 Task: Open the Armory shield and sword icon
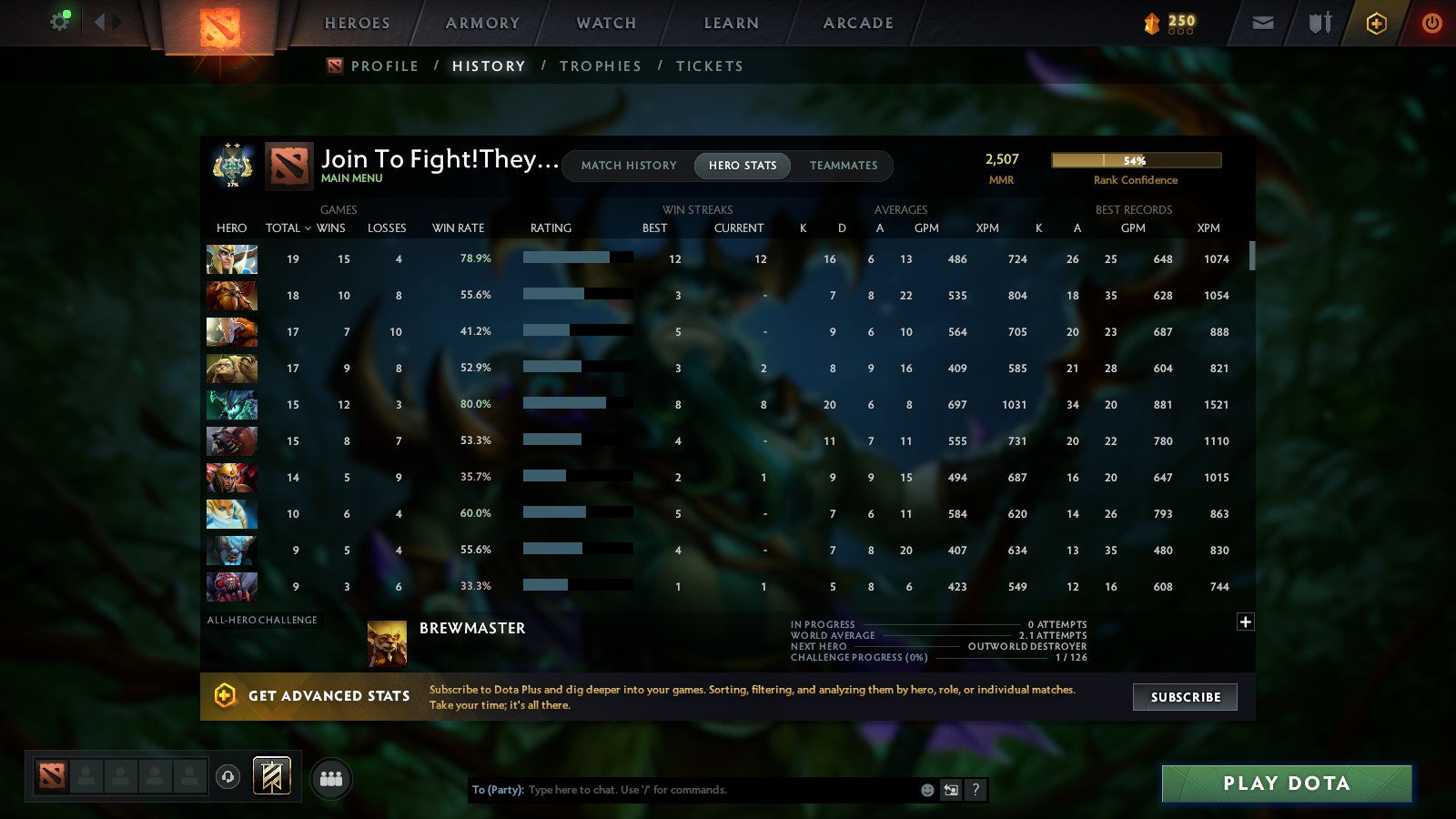(1319, 23)
